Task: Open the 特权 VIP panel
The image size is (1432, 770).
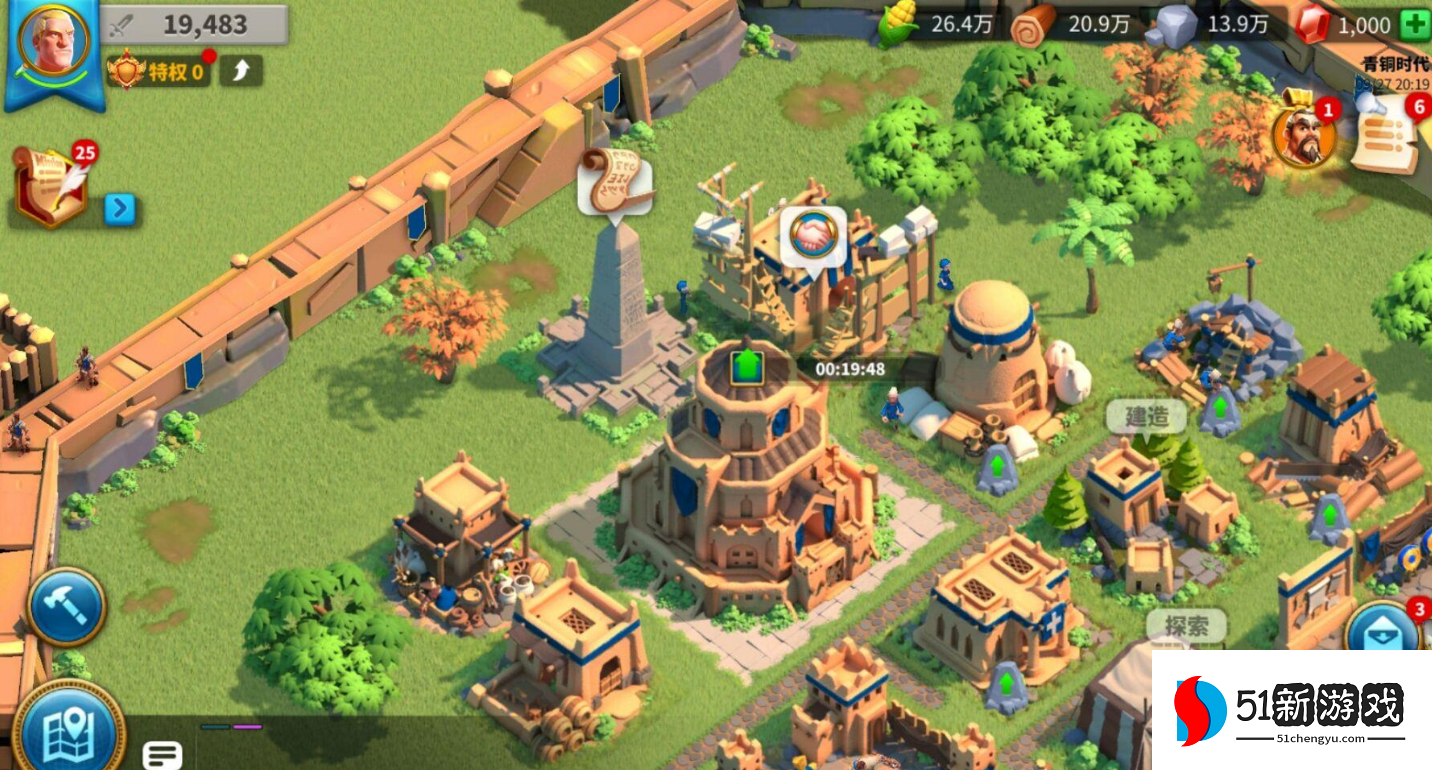Action: [160, 71]
